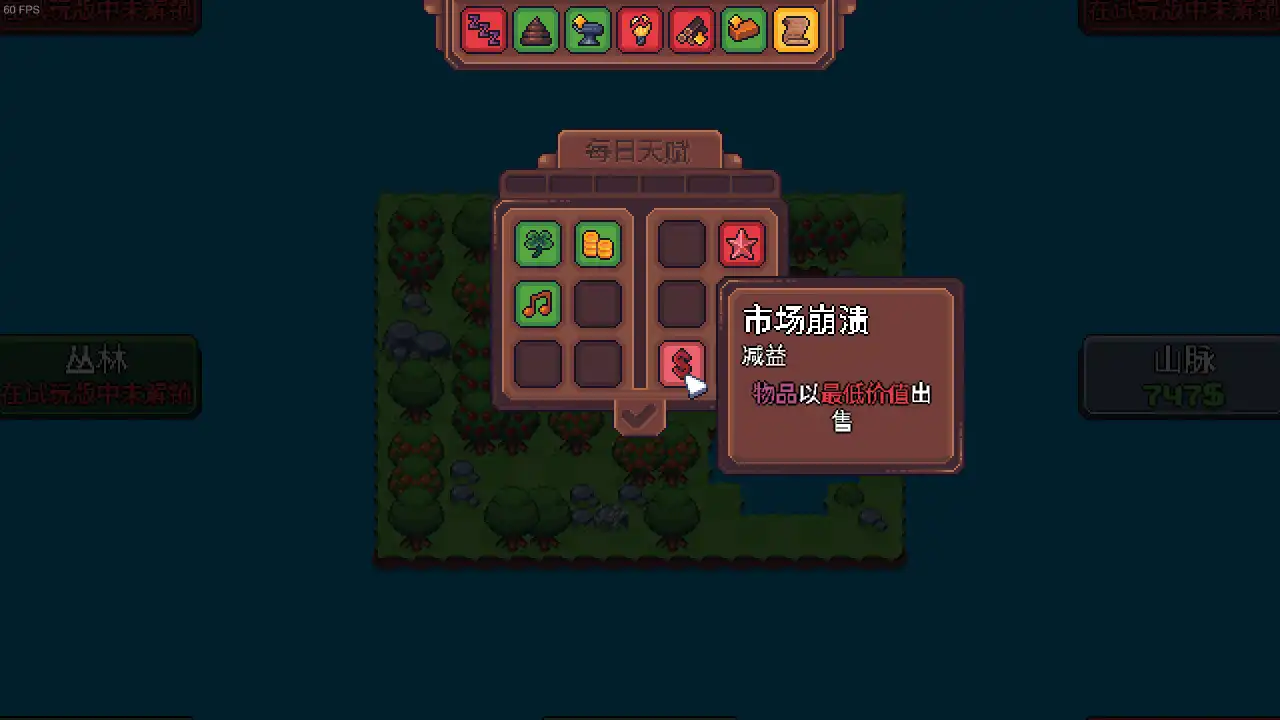
Task: Click the 60 FPS counter
Action: click(22, 9)
